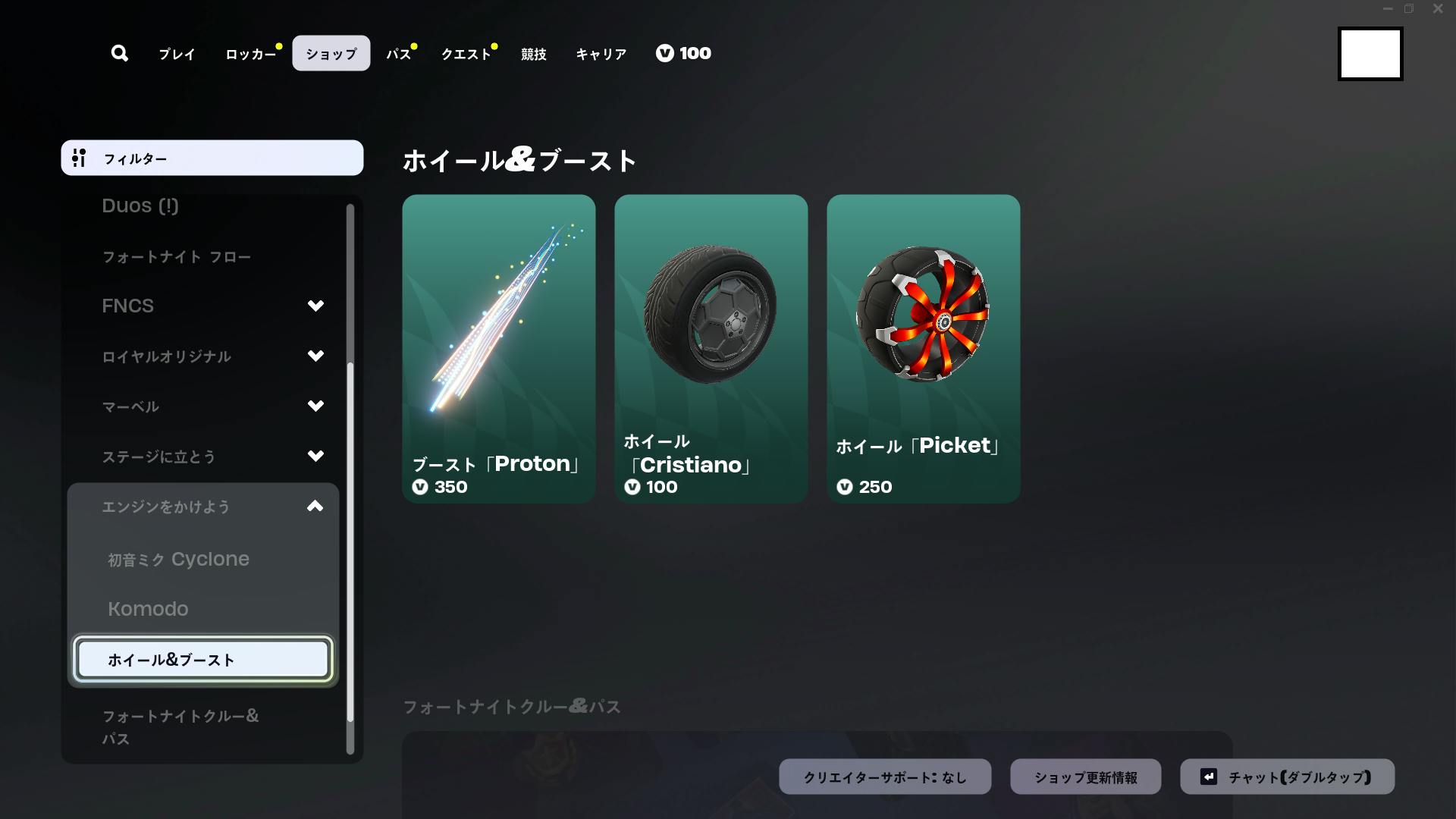Collapse the エンジンをかけよう section

315,507
